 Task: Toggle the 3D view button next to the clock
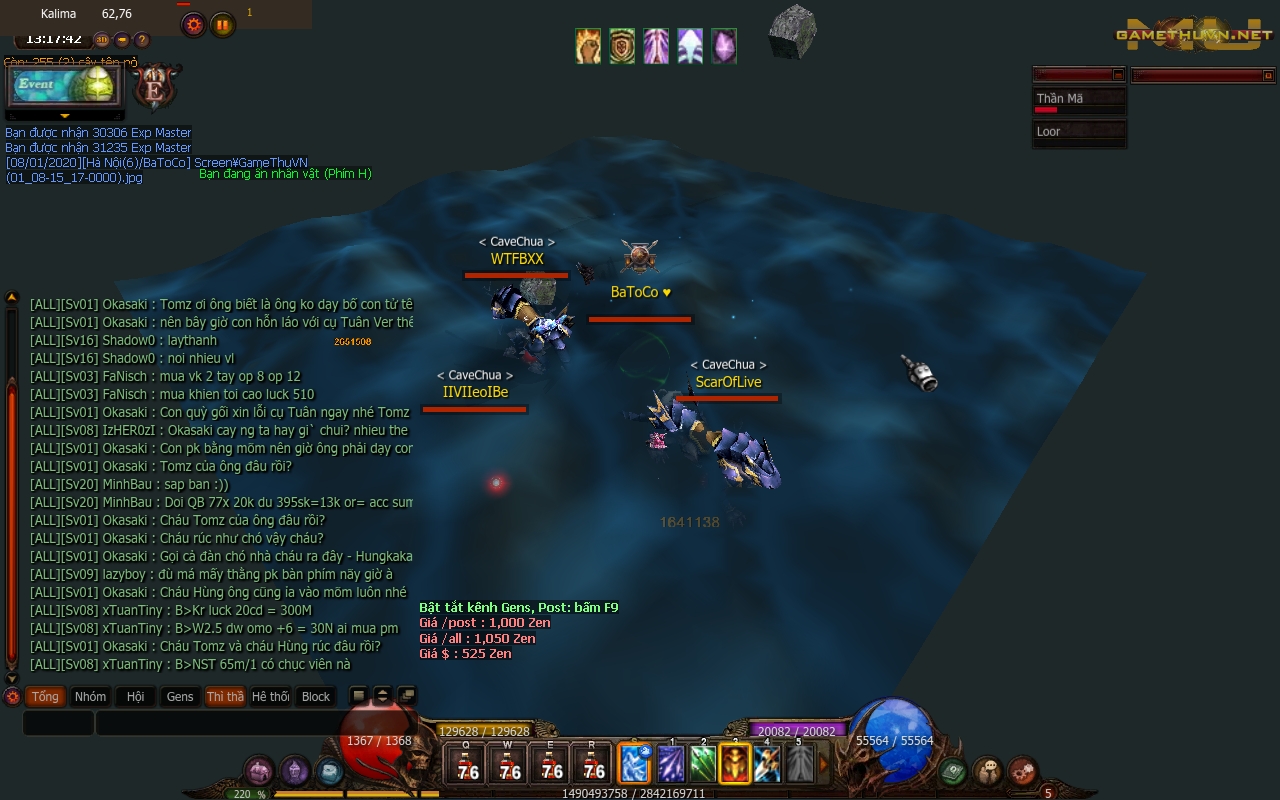tap(102, 40)
